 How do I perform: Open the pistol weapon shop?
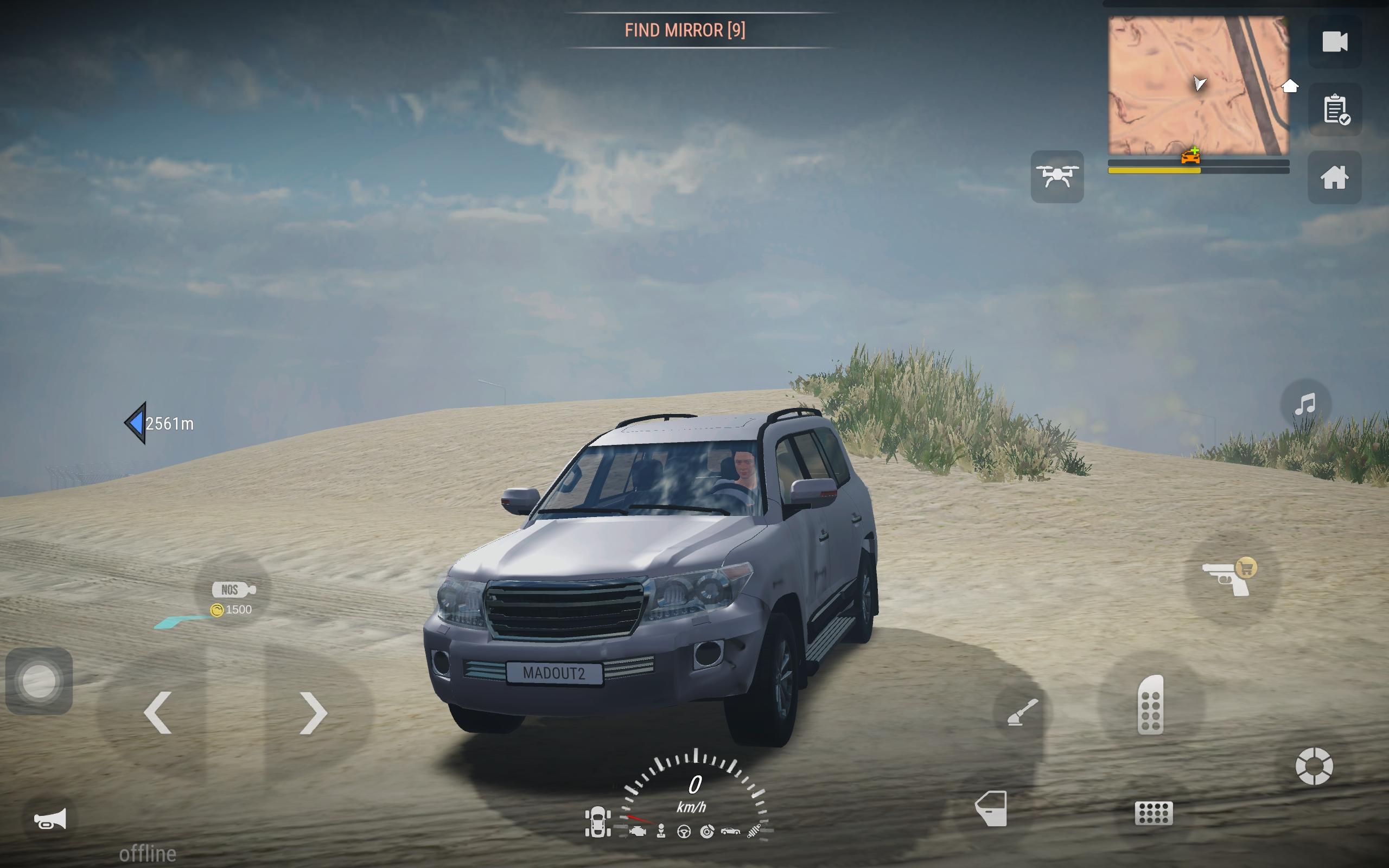[1229, 578]
